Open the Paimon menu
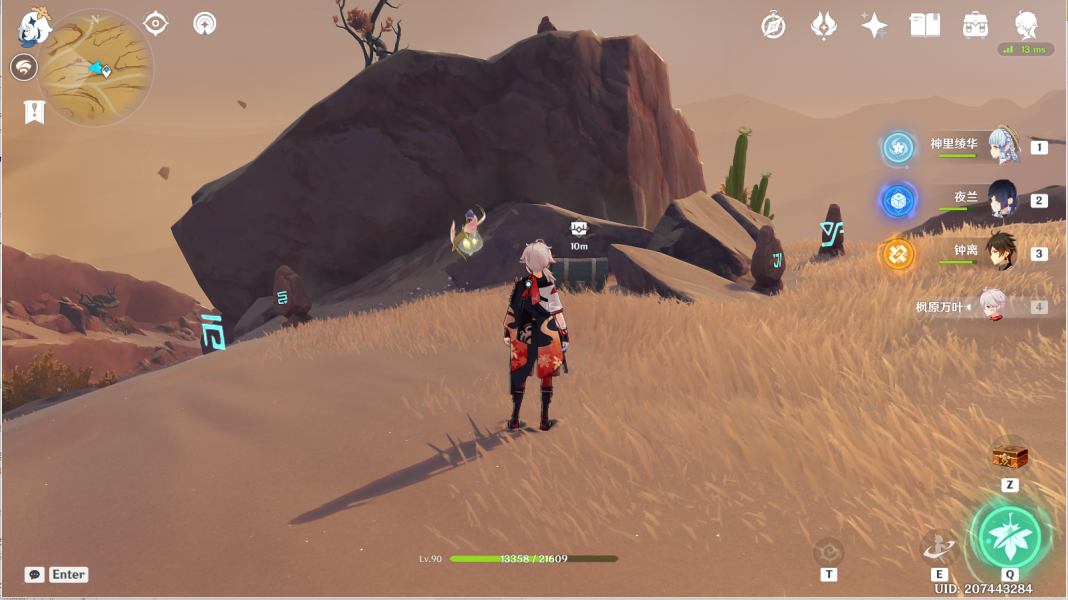The height and width of the screenshot is (600, 1068). [x=35, y=28]
